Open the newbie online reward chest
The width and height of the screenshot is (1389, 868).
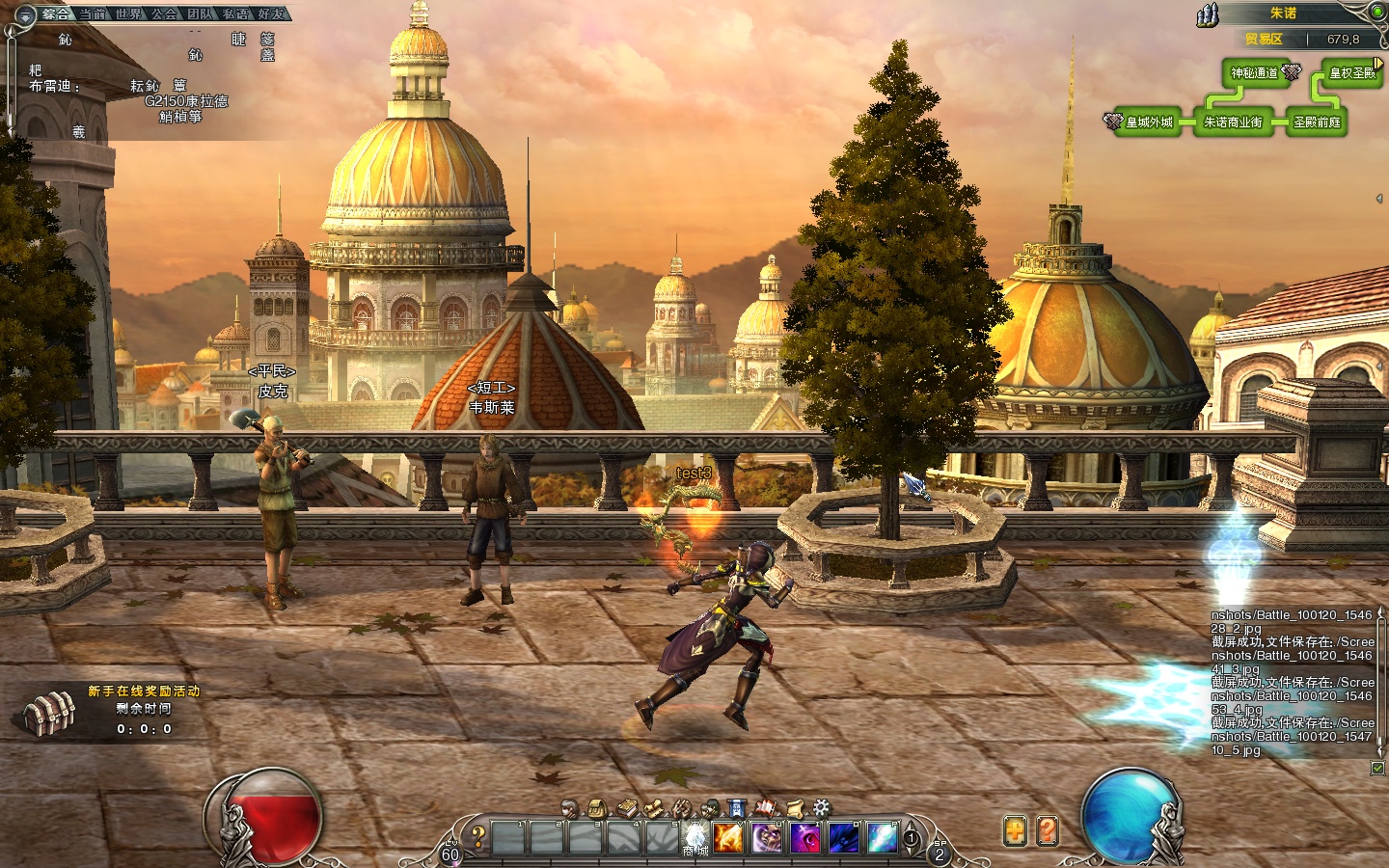click(x=50, y=714)
